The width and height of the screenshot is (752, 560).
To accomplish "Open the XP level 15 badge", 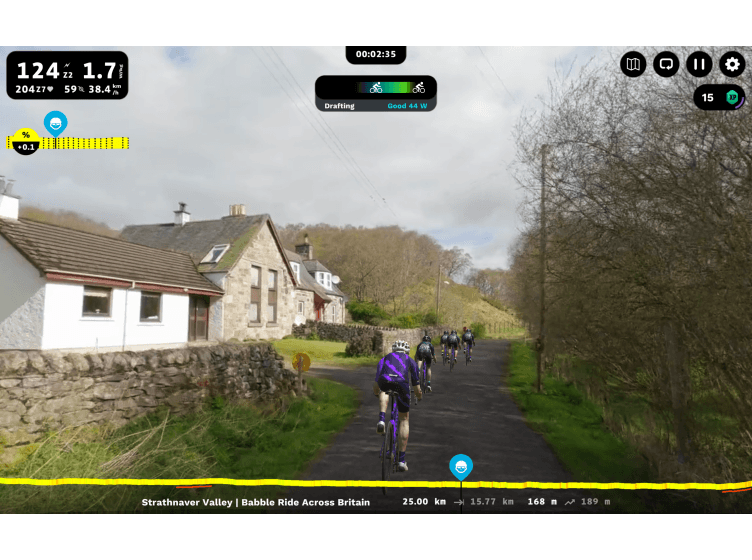I will 719,97.
